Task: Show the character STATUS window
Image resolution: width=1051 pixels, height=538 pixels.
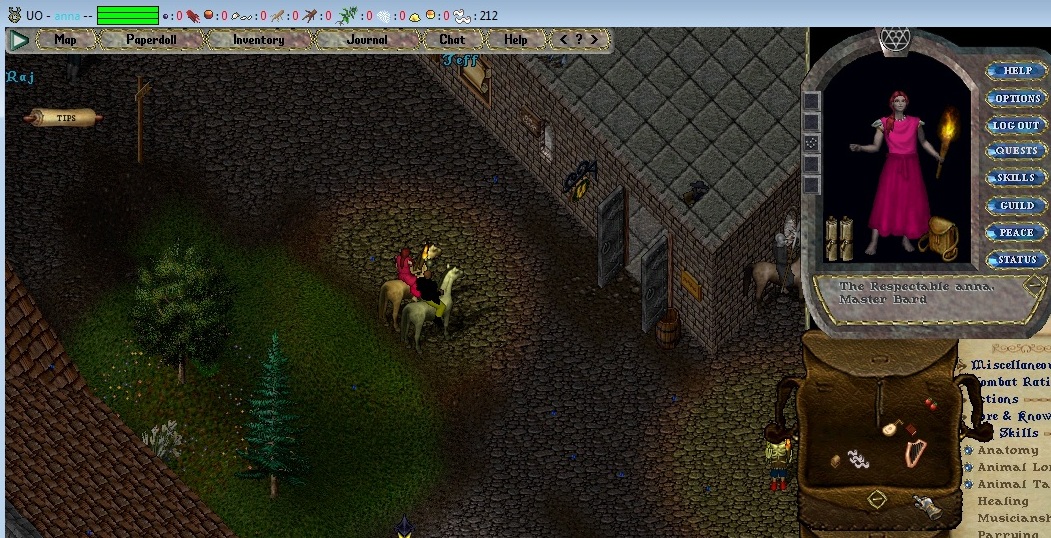Action: pos(1017,260)
